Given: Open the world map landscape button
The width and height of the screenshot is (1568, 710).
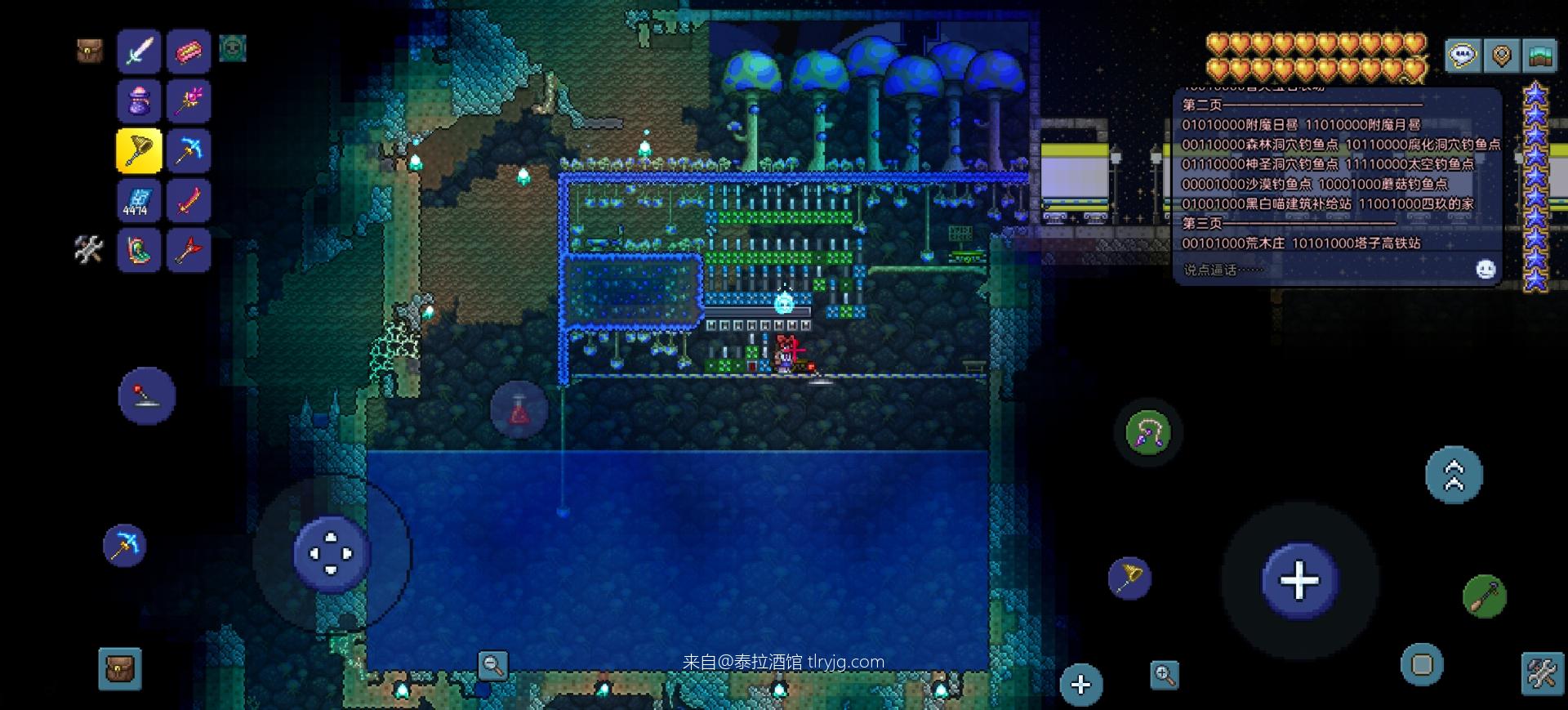Looking at the screenshot, I should pyautogui.click(x=1539, y=56).
